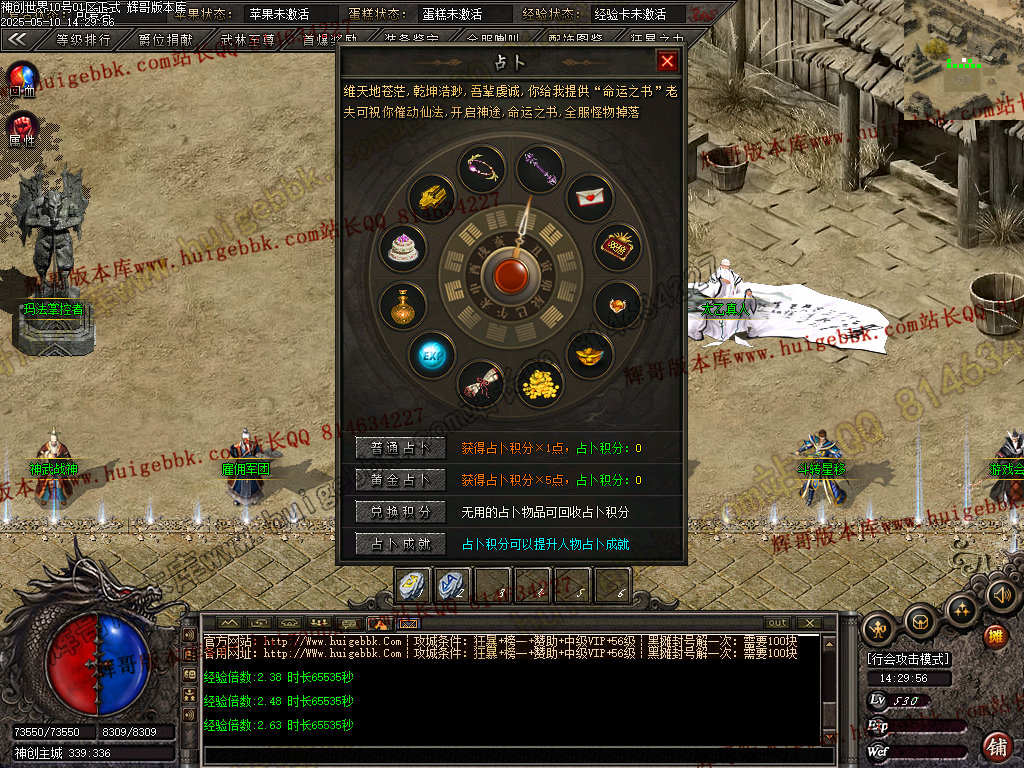Start a 普通占卜 normal divination
1024x768 pixels.
pos(400,448)
